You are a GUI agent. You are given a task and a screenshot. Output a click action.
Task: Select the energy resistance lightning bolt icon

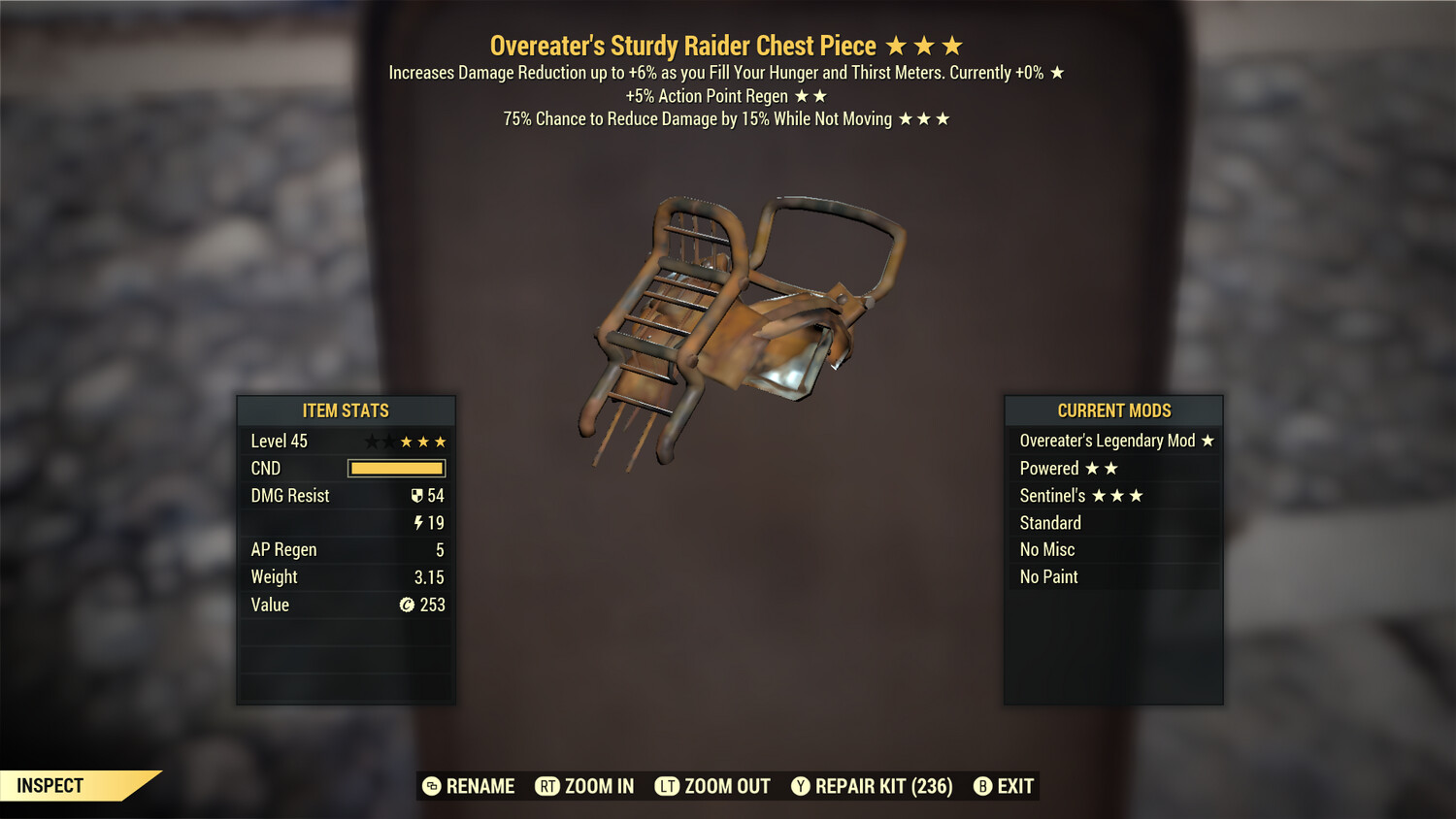[x=418, y=523]
